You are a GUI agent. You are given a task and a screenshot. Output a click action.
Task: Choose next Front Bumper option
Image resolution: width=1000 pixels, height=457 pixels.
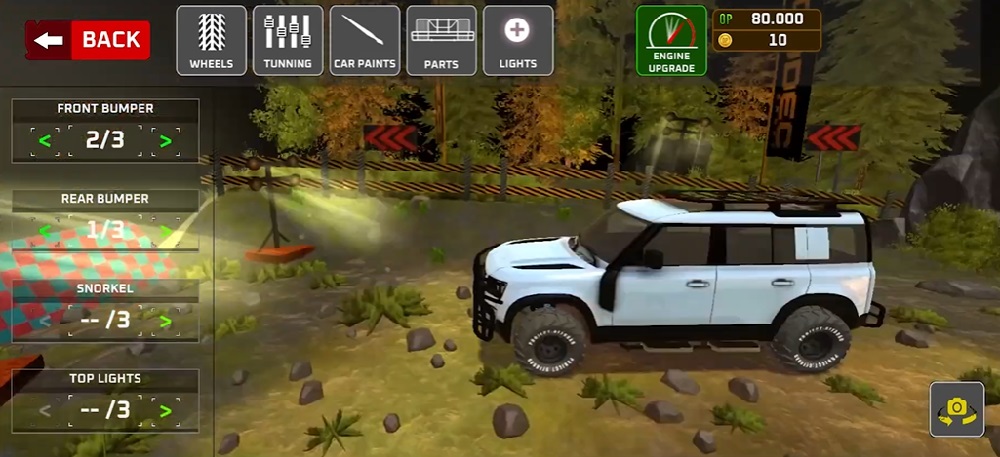(x=166, y=141)
